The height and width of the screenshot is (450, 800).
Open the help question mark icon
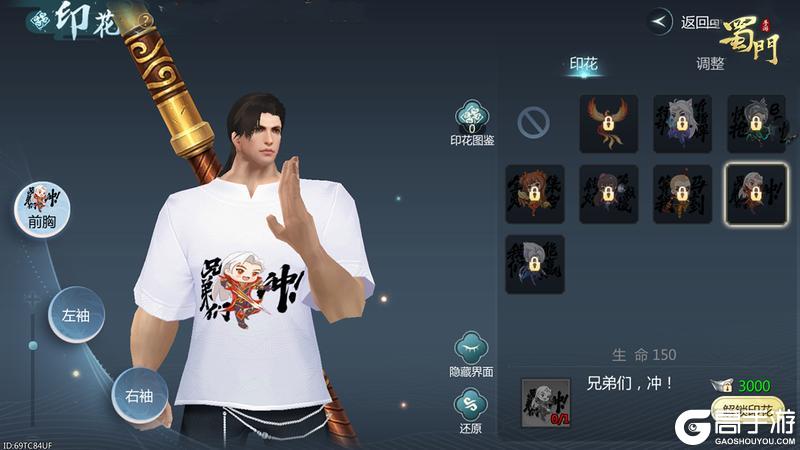coord(146,19)
